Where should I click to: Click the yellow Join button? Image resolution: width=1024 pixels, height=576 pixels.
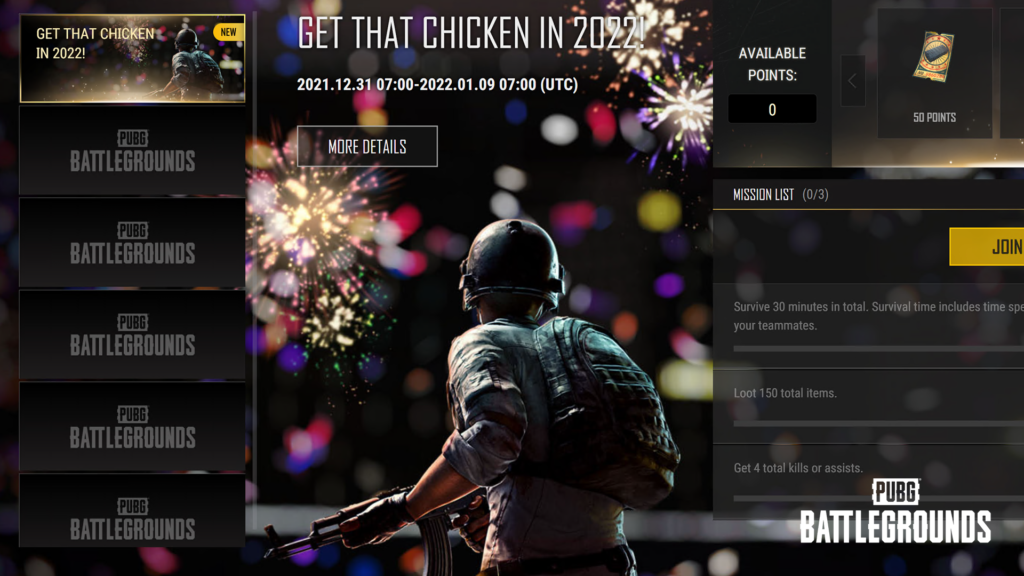point(987,247)
